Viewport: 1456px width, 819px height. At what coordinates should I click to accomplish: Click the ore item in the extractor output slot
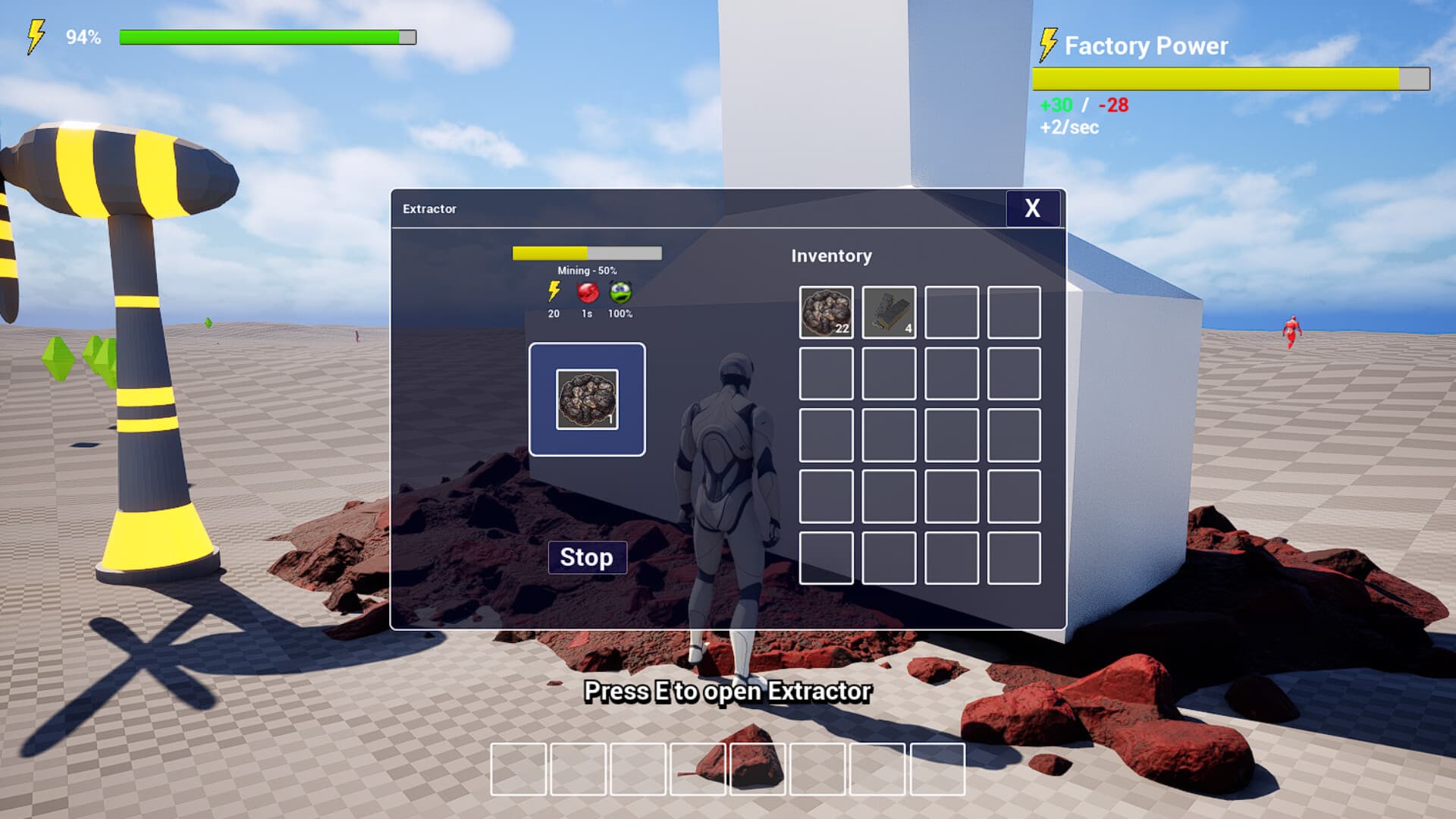tap(587, 399)
